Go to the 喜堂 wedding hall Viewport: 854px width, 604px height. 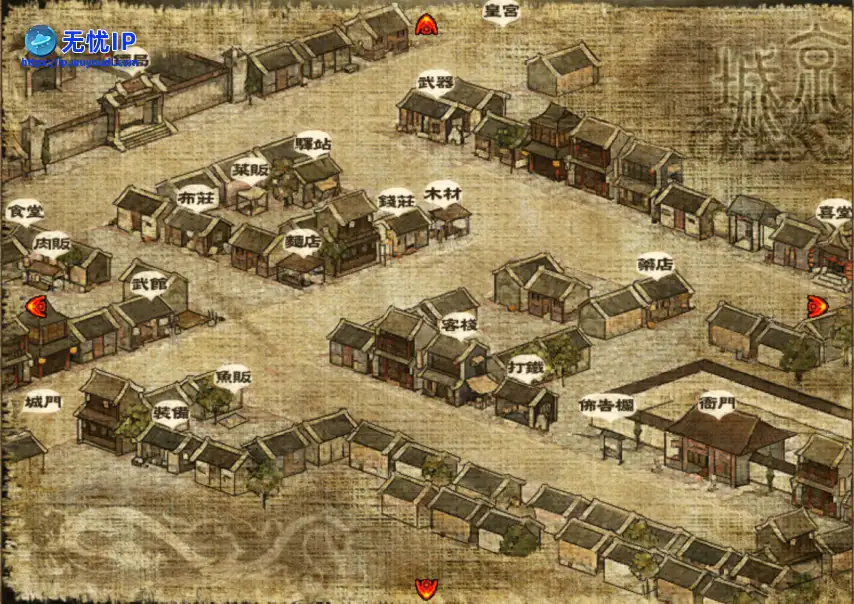pos(834,211)
